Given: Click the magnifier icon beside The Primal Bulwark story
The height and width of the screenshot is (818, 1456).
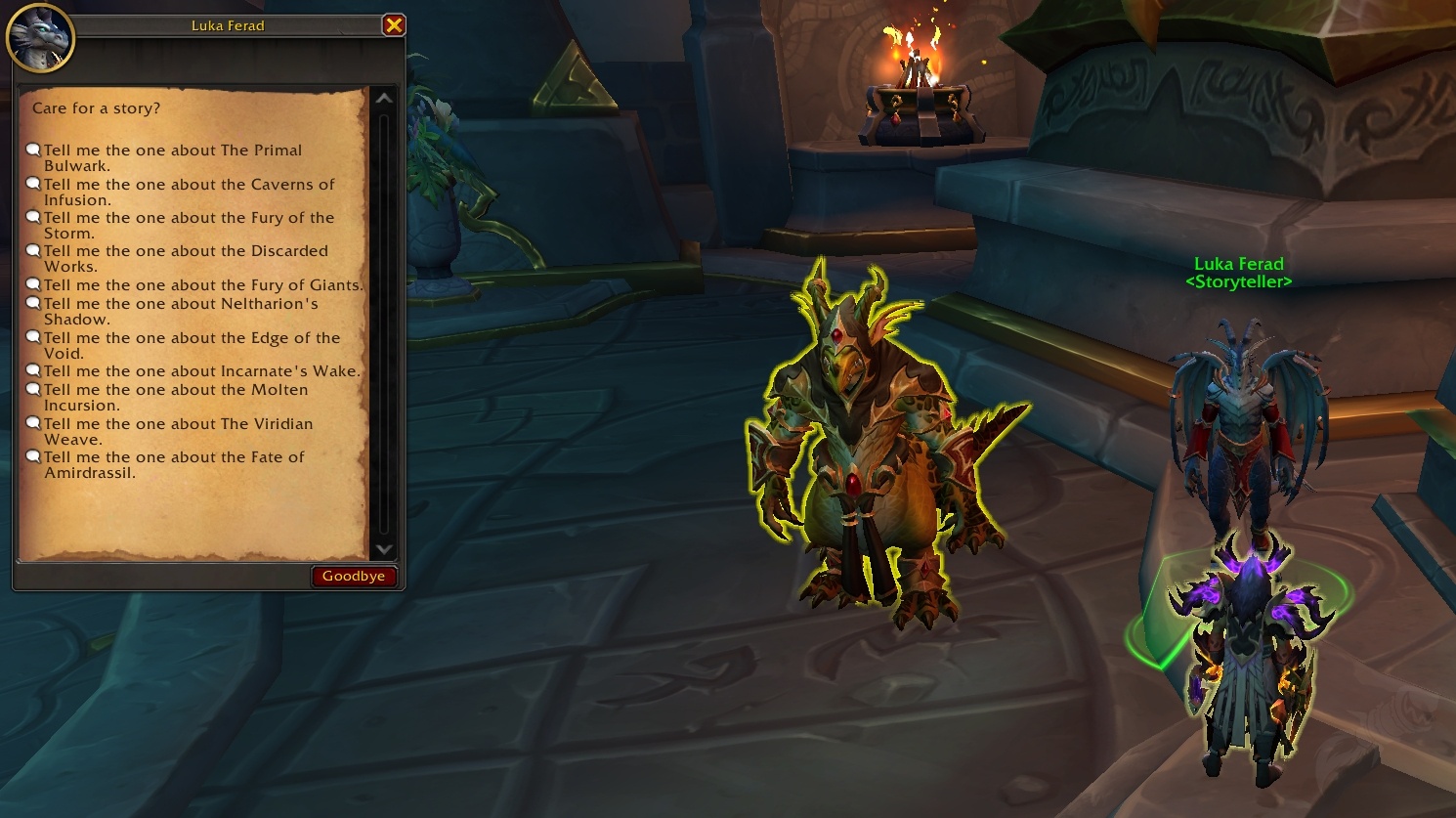Looking at the screenshot, I should (34, 149).
